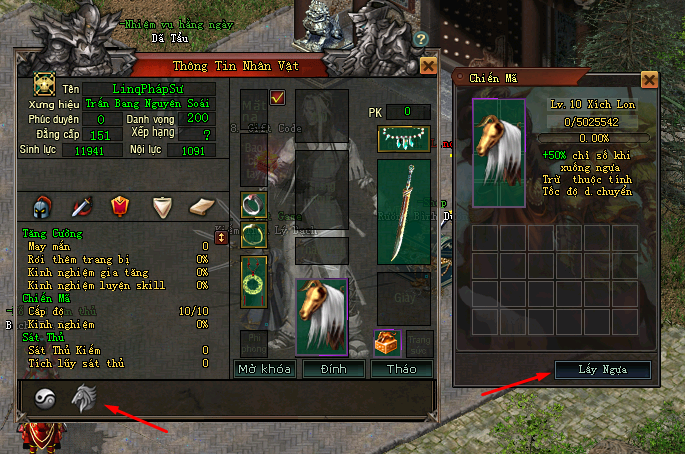The image size is (685, 454).
Task: Click the green help question mark button
Action: [422, 40]
